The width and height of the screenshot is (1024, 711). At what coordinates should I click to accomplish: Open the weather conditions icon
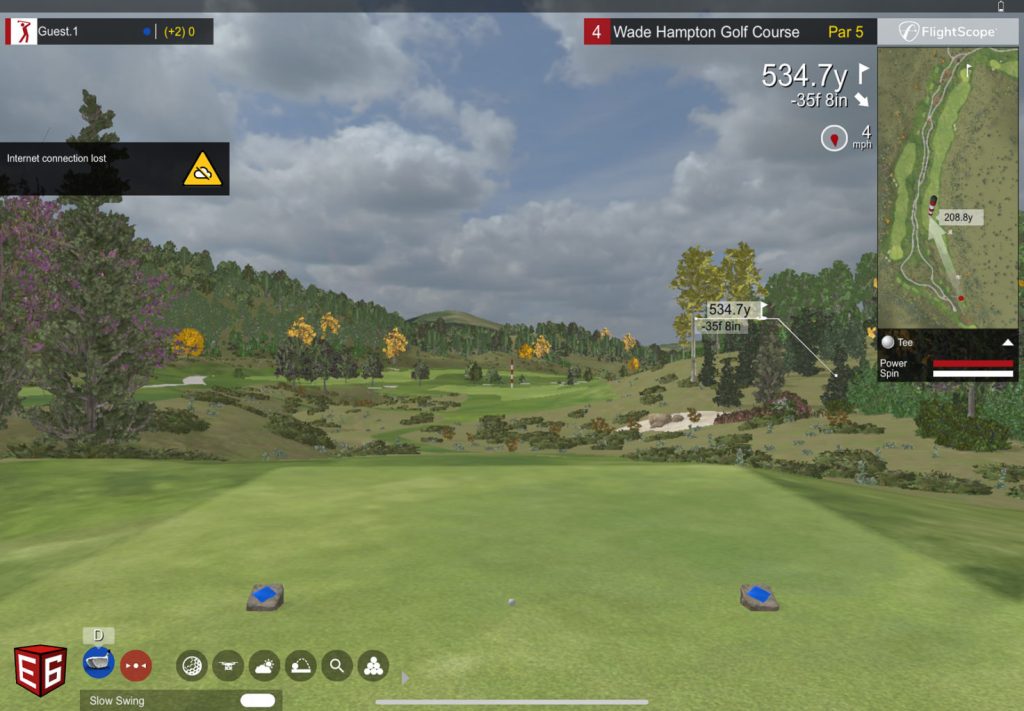tap(264, 665)
